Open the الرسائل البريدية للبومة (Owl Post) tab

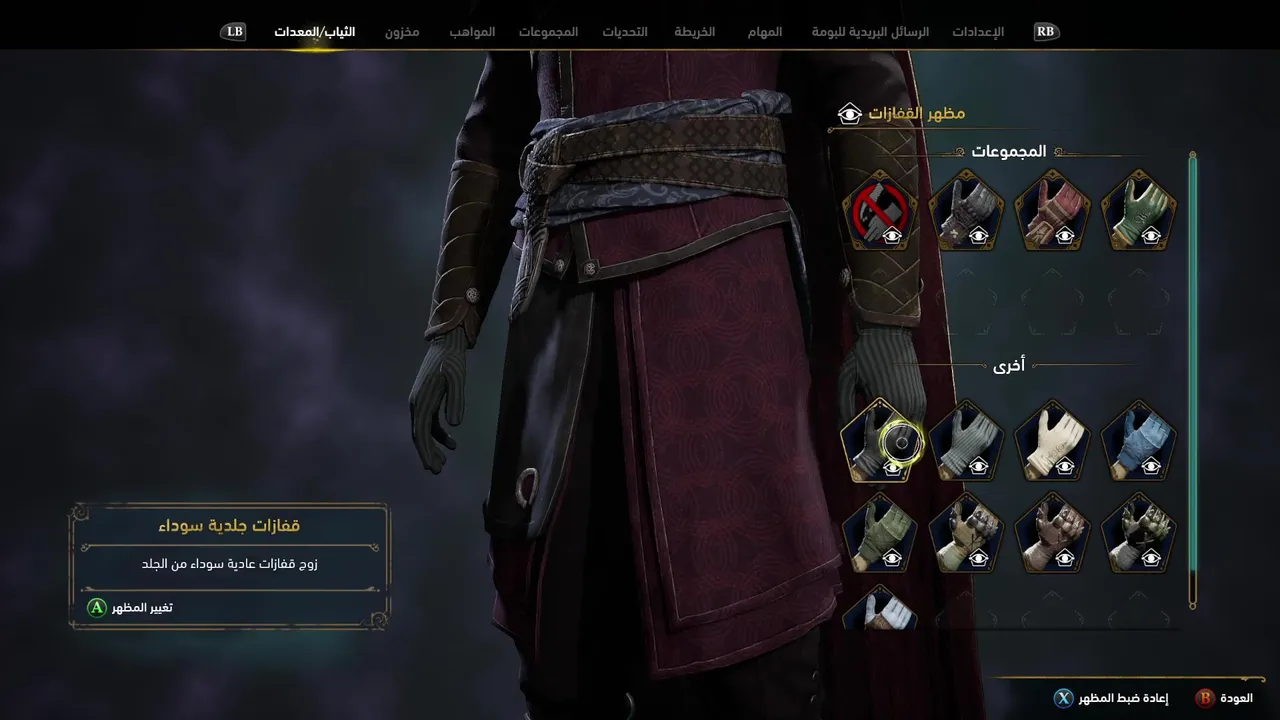870,32
